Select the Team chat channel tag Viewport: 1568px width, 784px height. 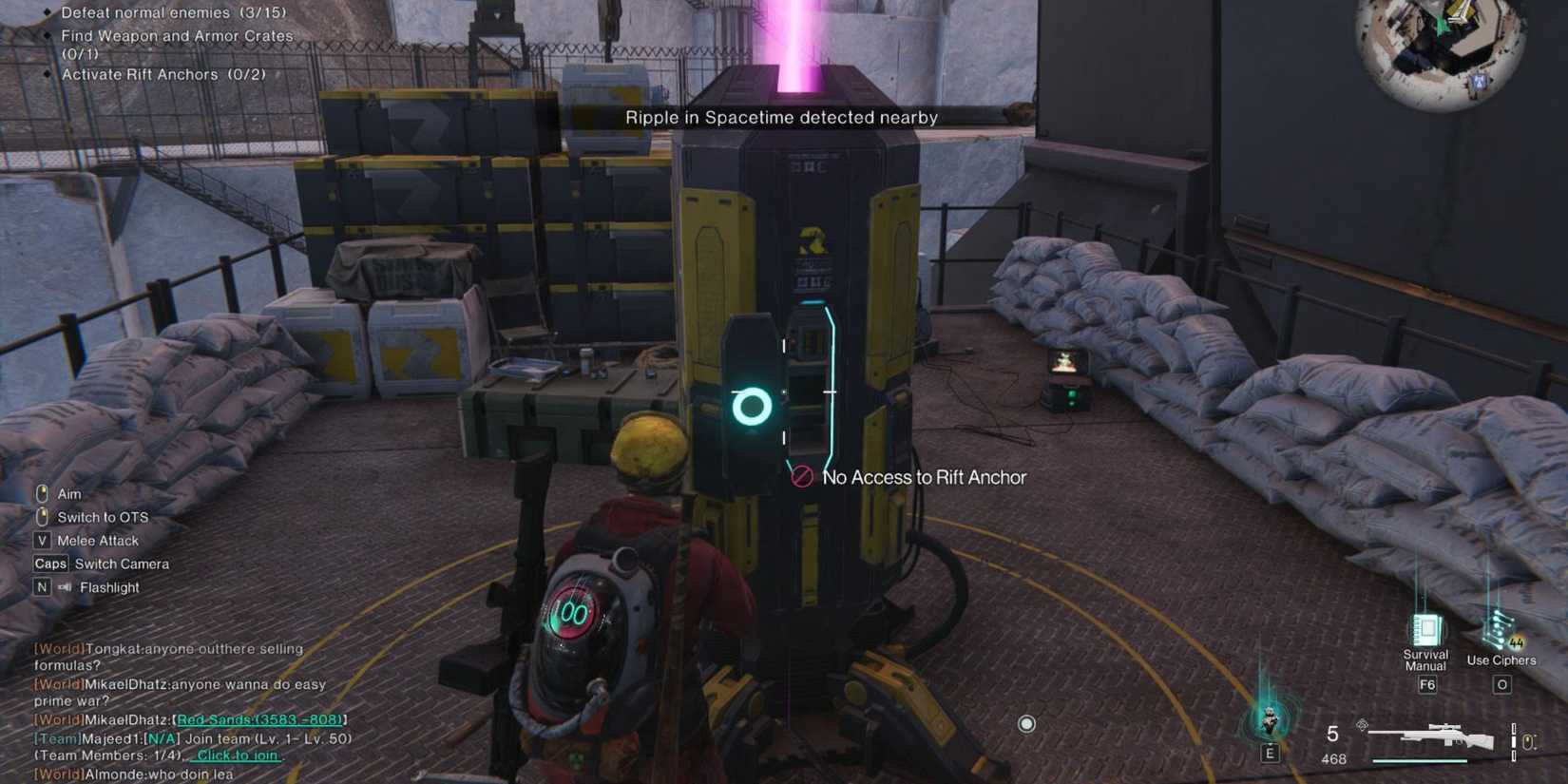pyautogui.click(x=59, y=737)
